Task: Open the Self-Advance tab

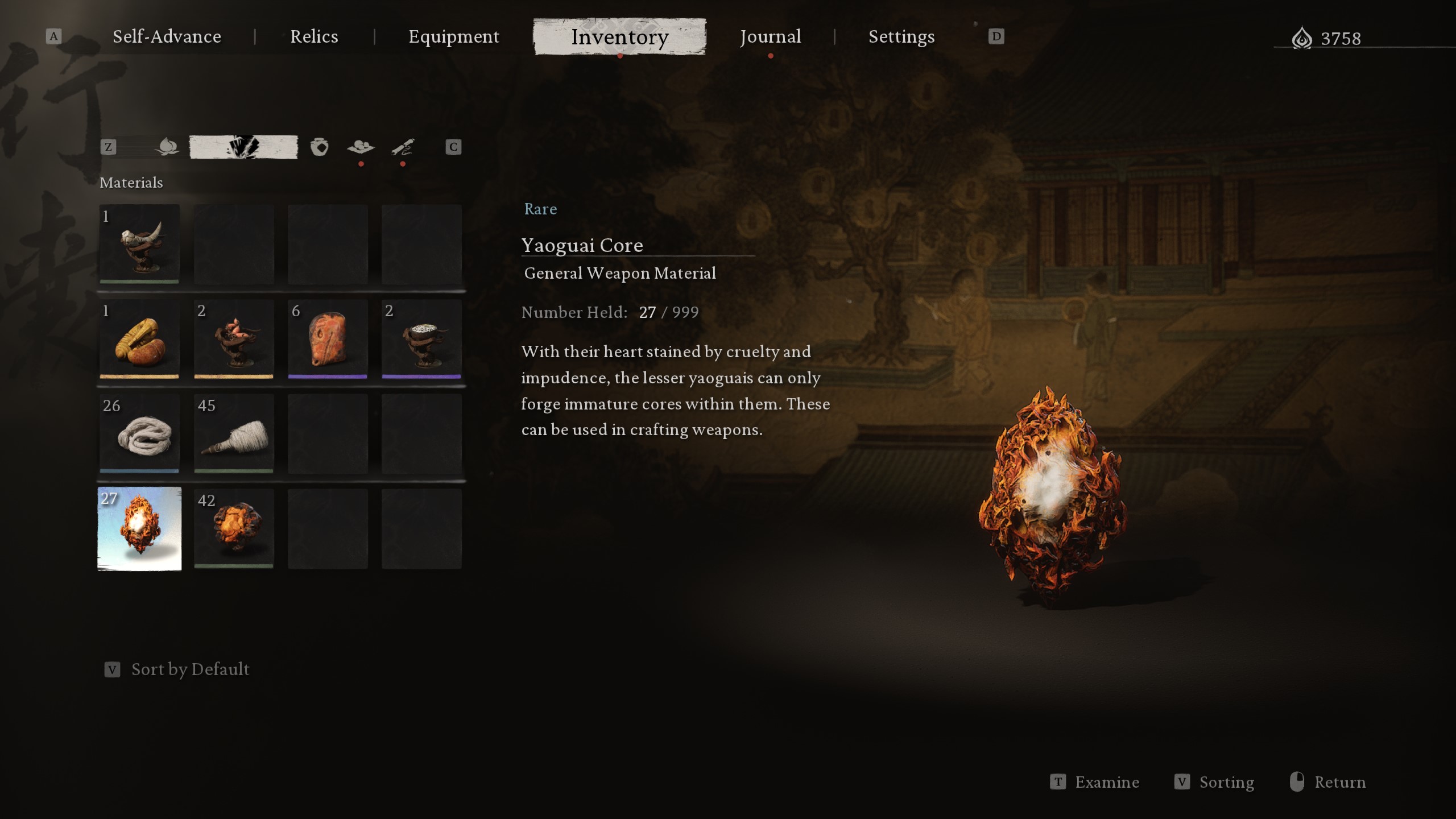Action: tap(167, 37)
